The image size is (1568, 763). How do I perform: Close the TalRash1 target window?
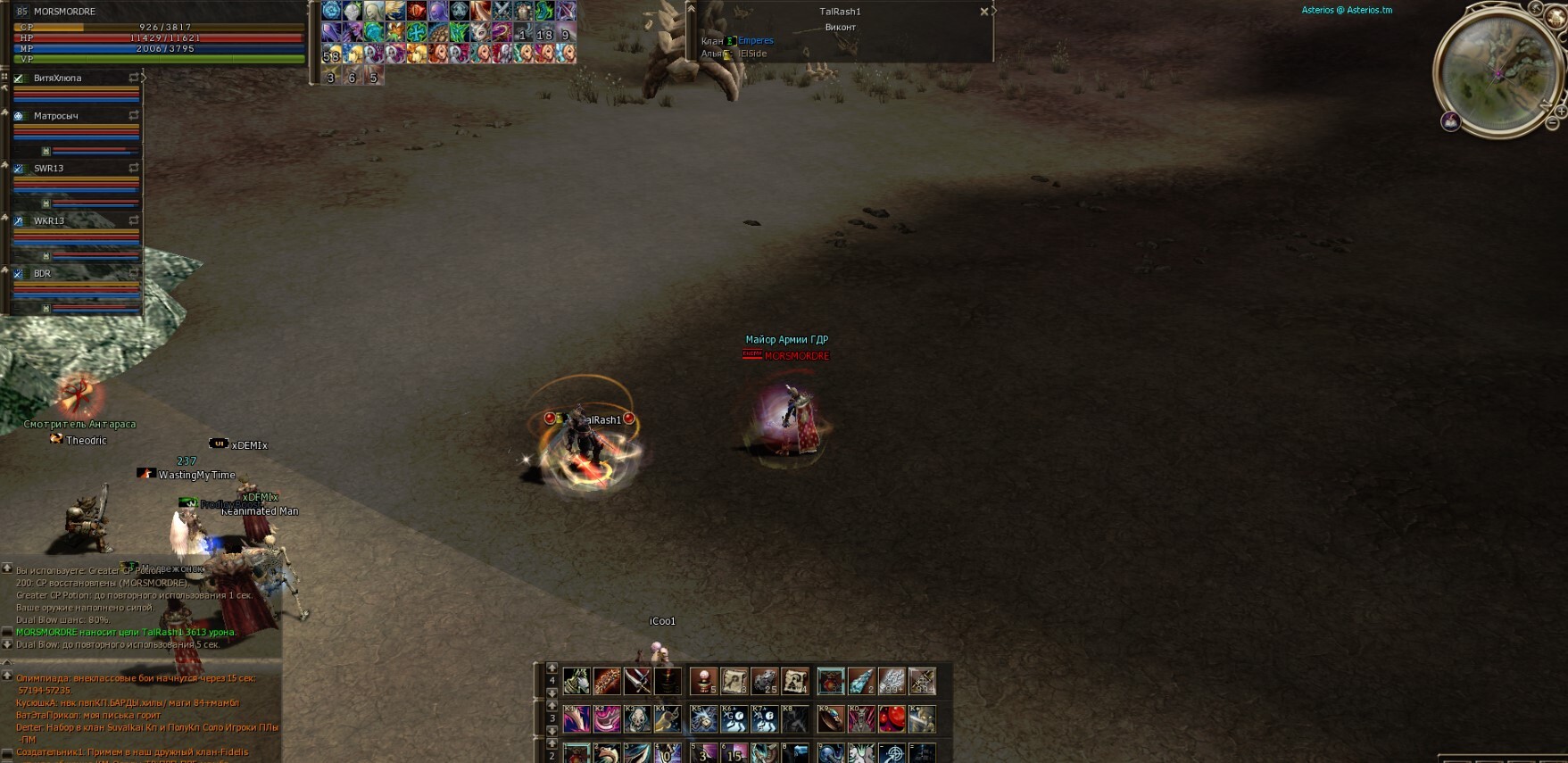[983, 12]
